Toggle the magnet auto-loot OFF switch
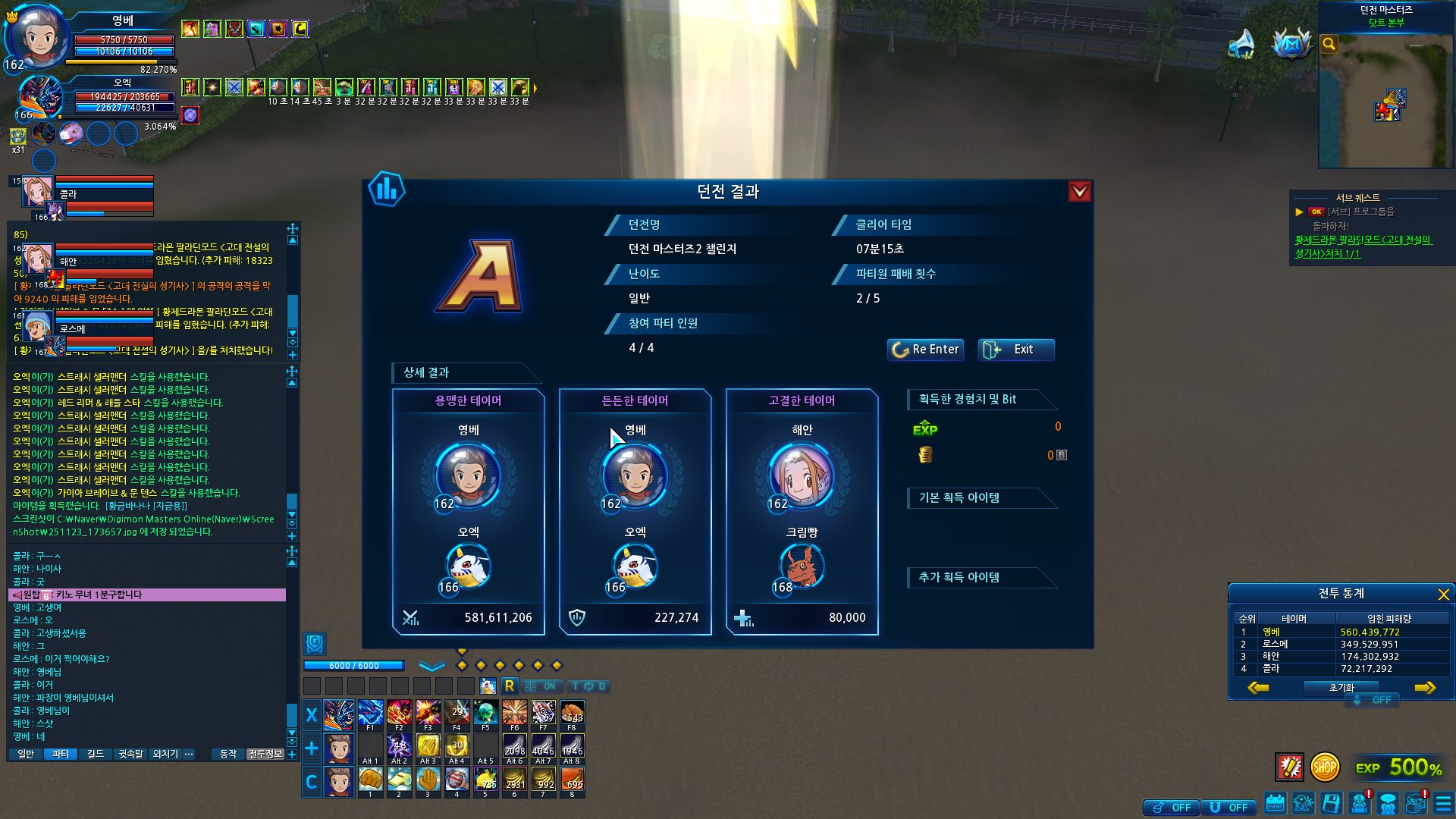 click(1228, 808)
